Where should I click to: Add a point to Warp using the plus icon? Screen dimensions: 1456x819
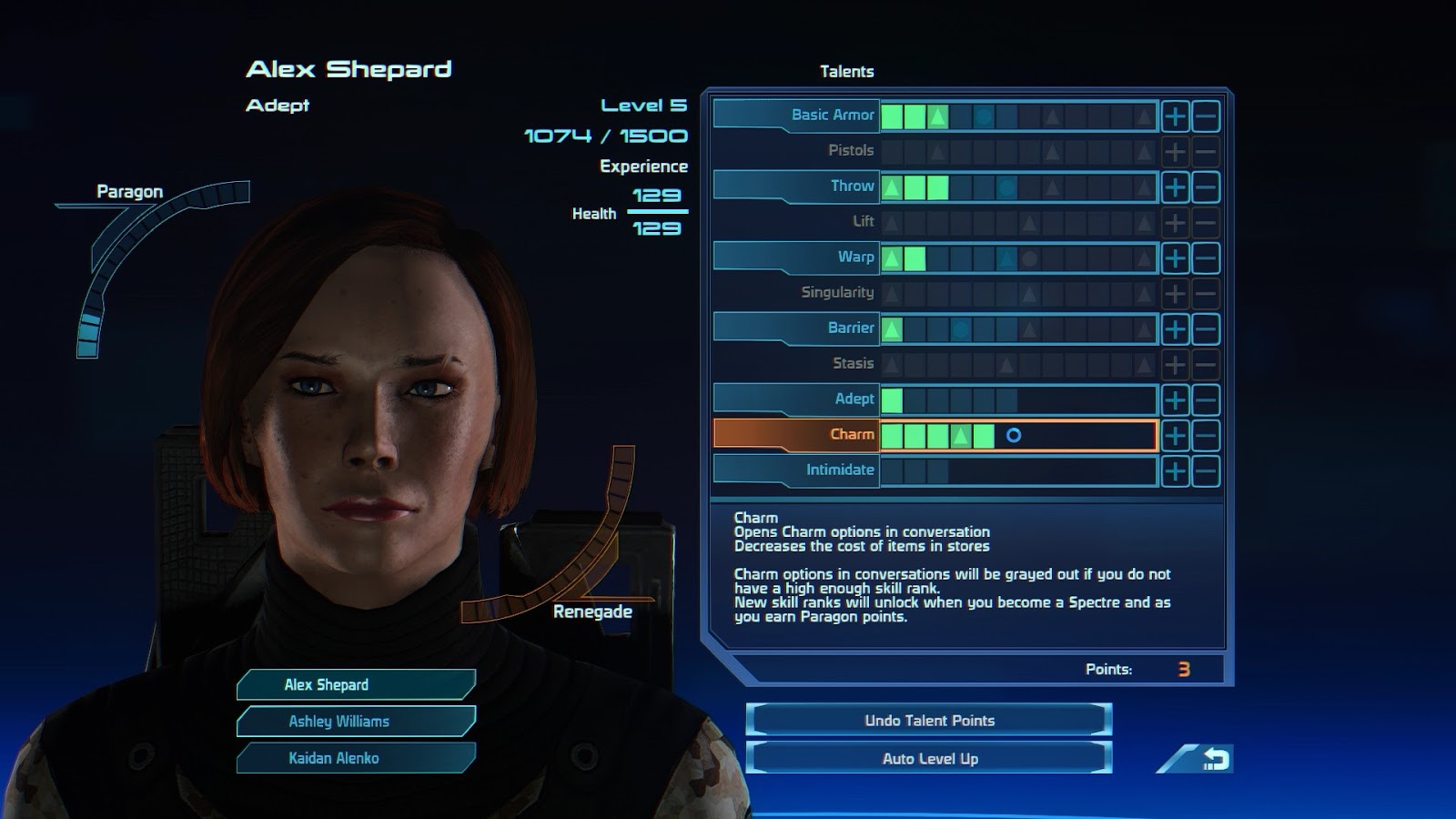tap(1176, 257)
